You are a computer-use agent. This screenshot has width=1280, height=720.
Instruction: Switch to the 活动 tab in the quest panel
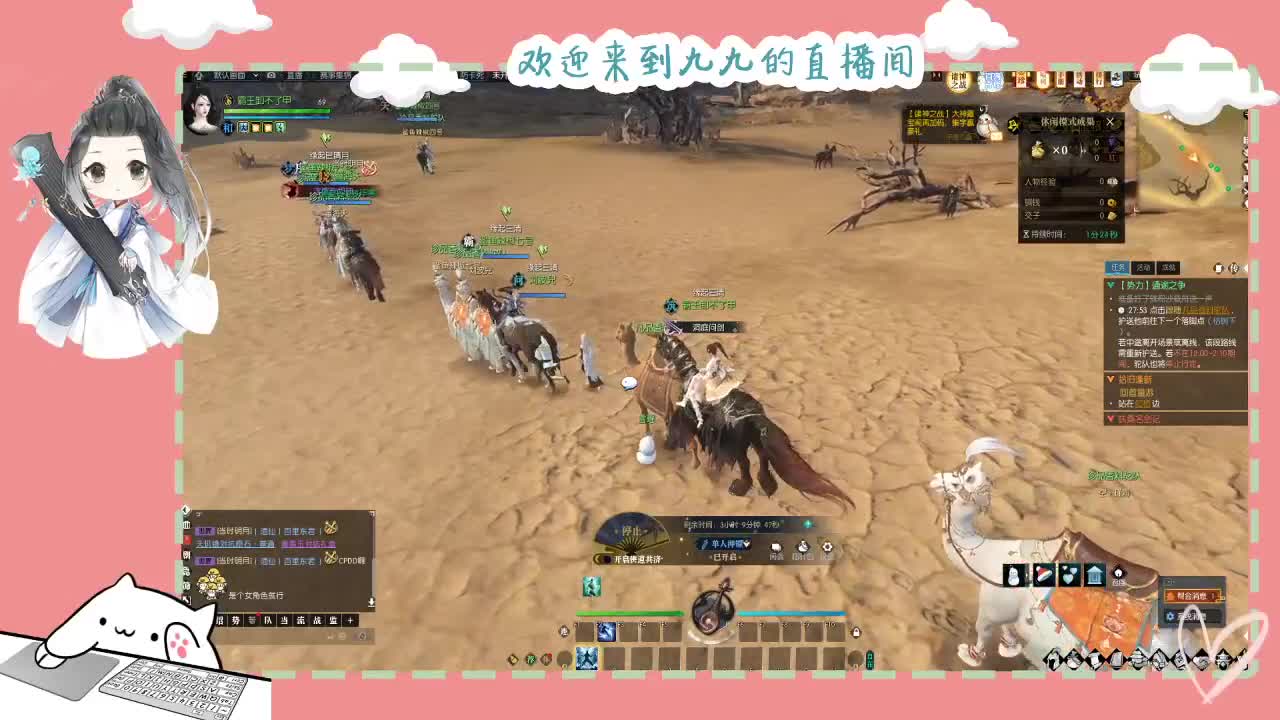click(1143, 267)
